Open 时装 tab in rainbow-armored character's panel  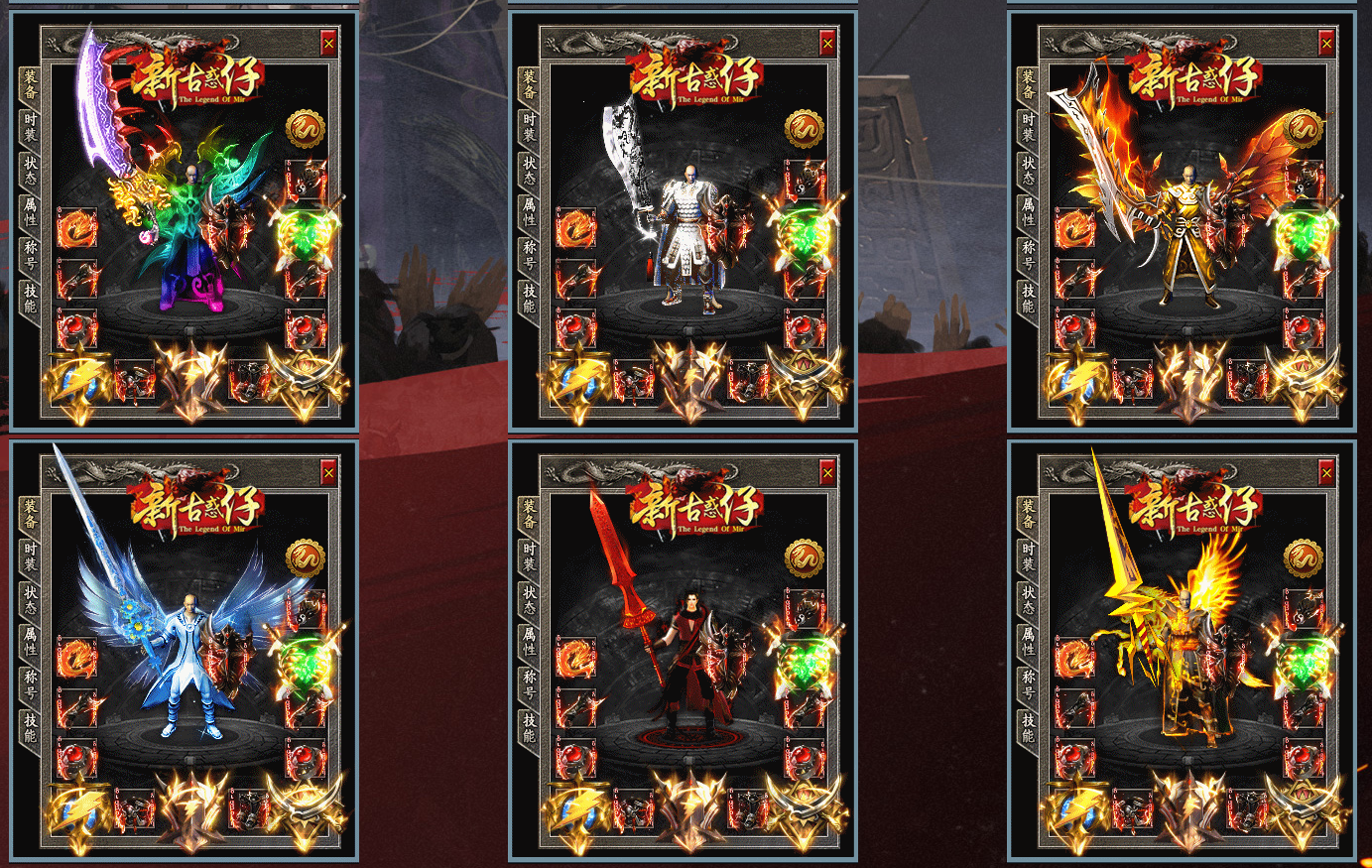(31, 125)
